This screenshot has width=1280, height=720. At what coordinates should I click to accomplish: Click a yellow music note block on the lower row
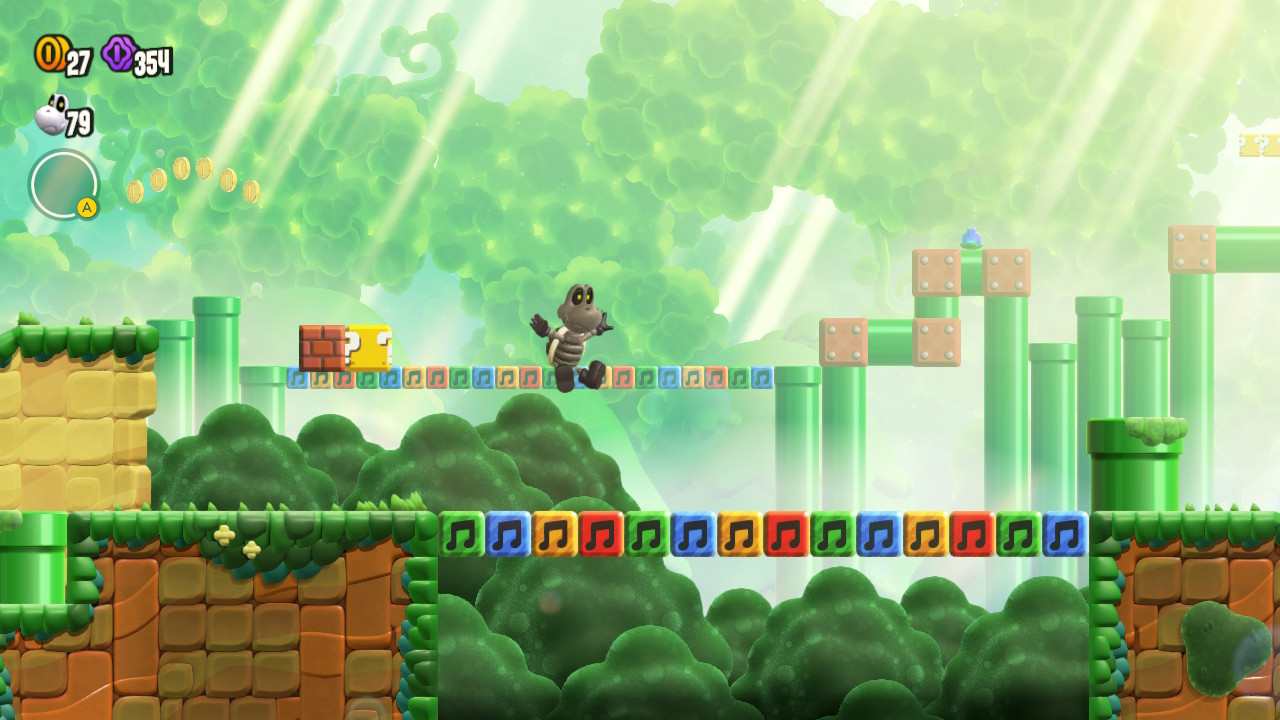(557, 535)
